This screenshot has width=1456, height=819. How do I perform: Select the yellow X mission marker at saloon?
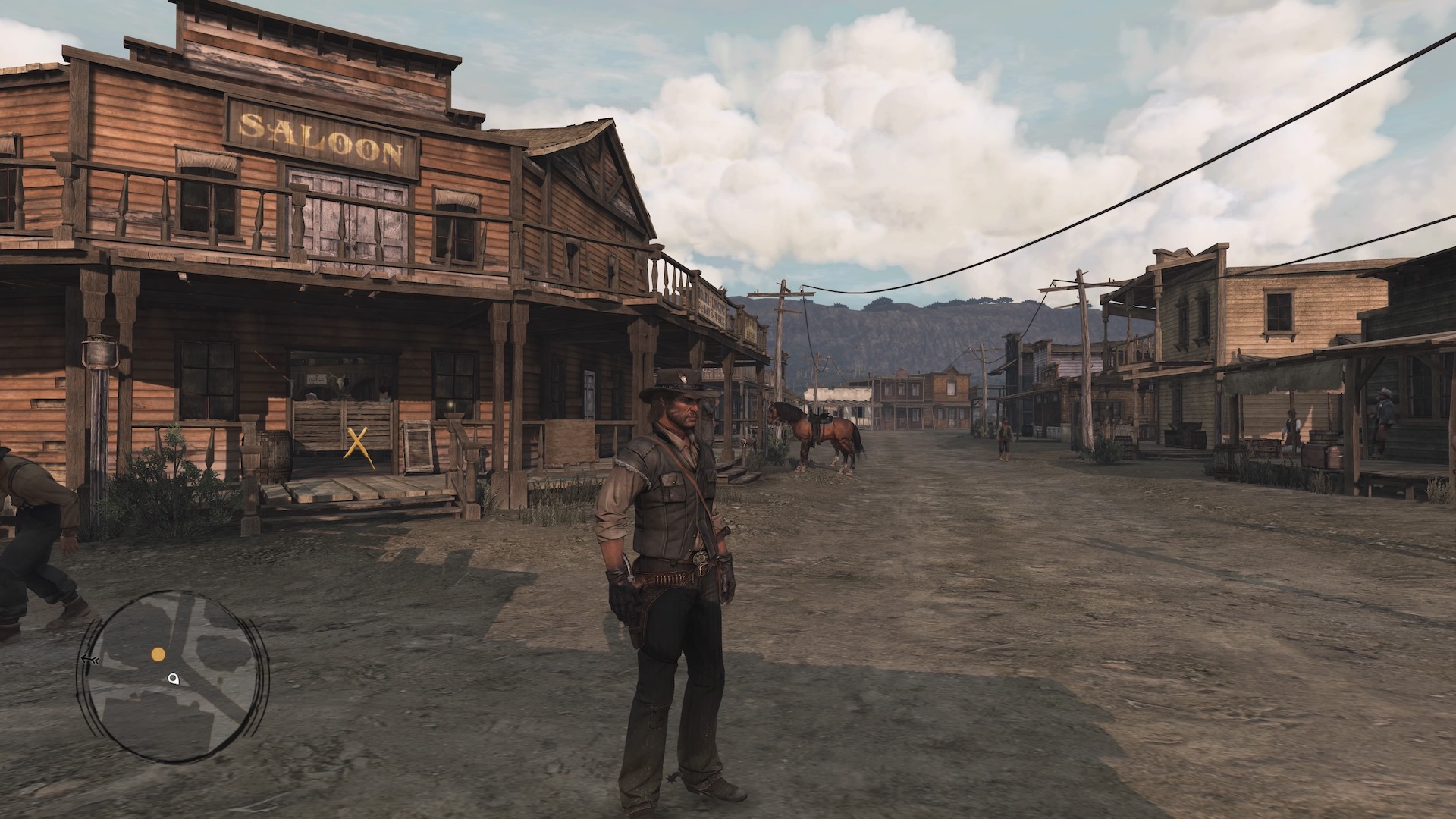(x=356, y=444)
